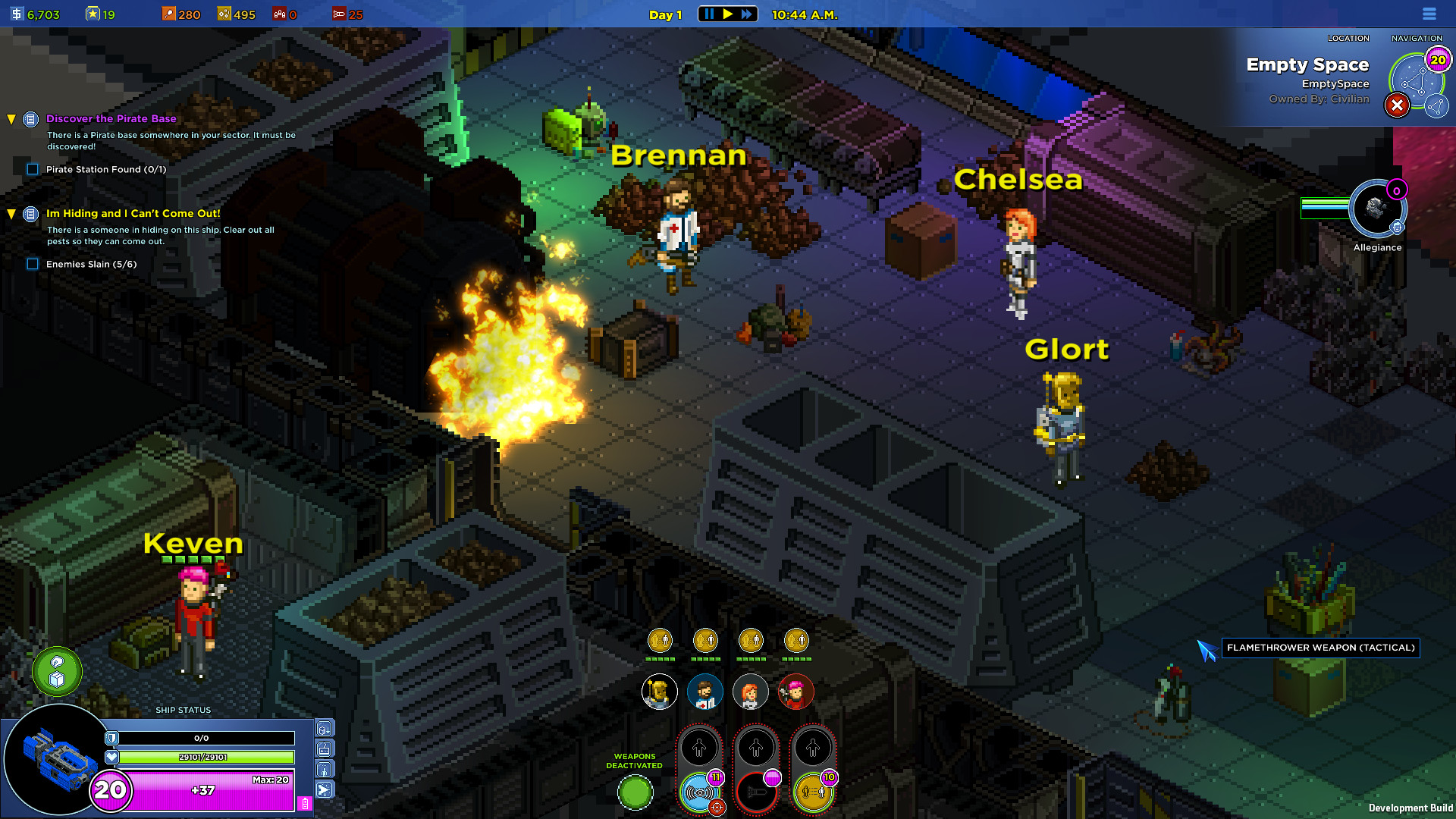The width and height of the screenshot is (1456, 819).
Task: Activate the blue sensor scan system
Action: tap(699, 793)
